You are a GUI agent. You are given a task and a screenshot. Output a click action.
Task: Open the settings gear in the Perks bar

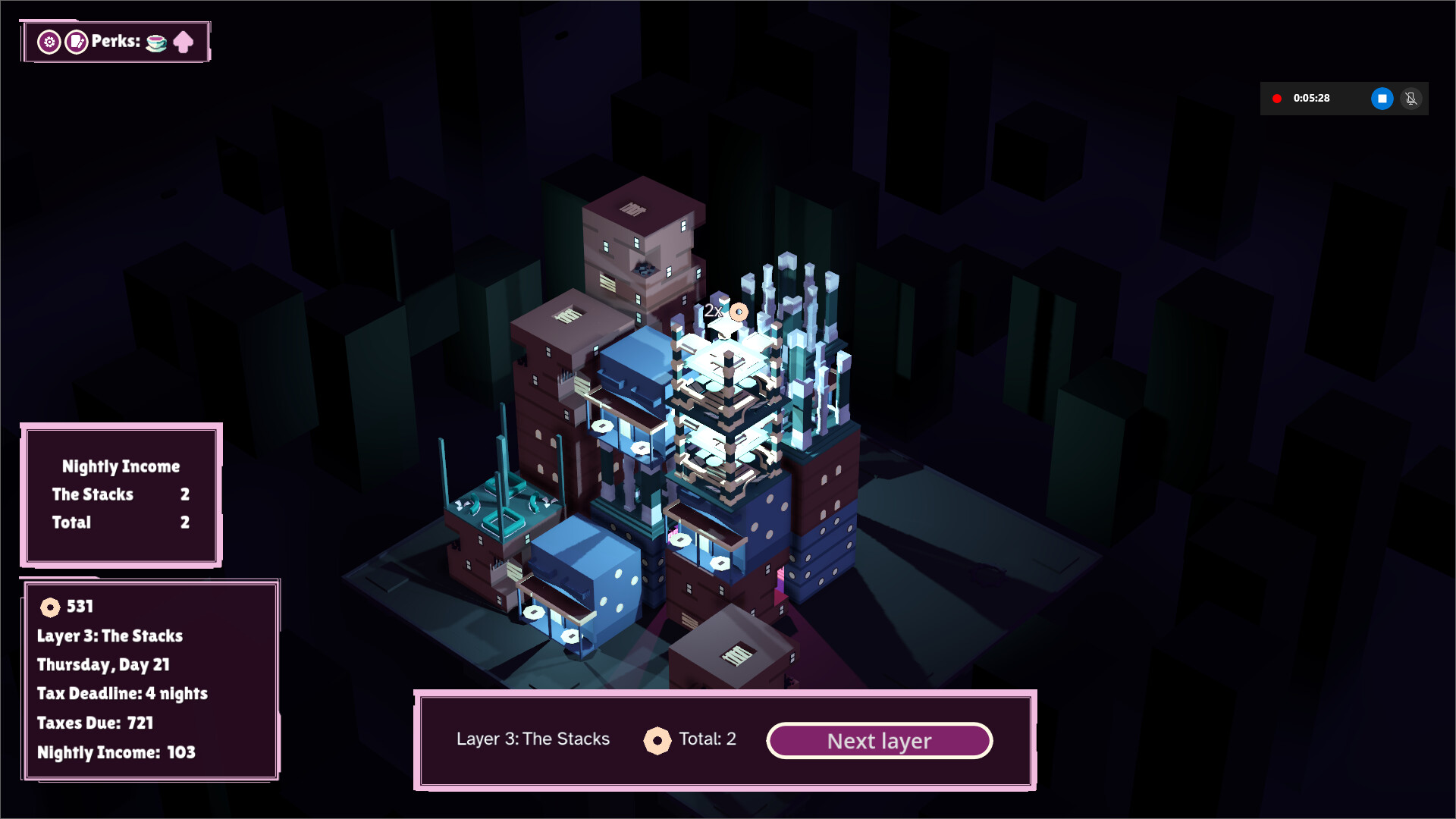pyautogui.click(x=49, y=42)
